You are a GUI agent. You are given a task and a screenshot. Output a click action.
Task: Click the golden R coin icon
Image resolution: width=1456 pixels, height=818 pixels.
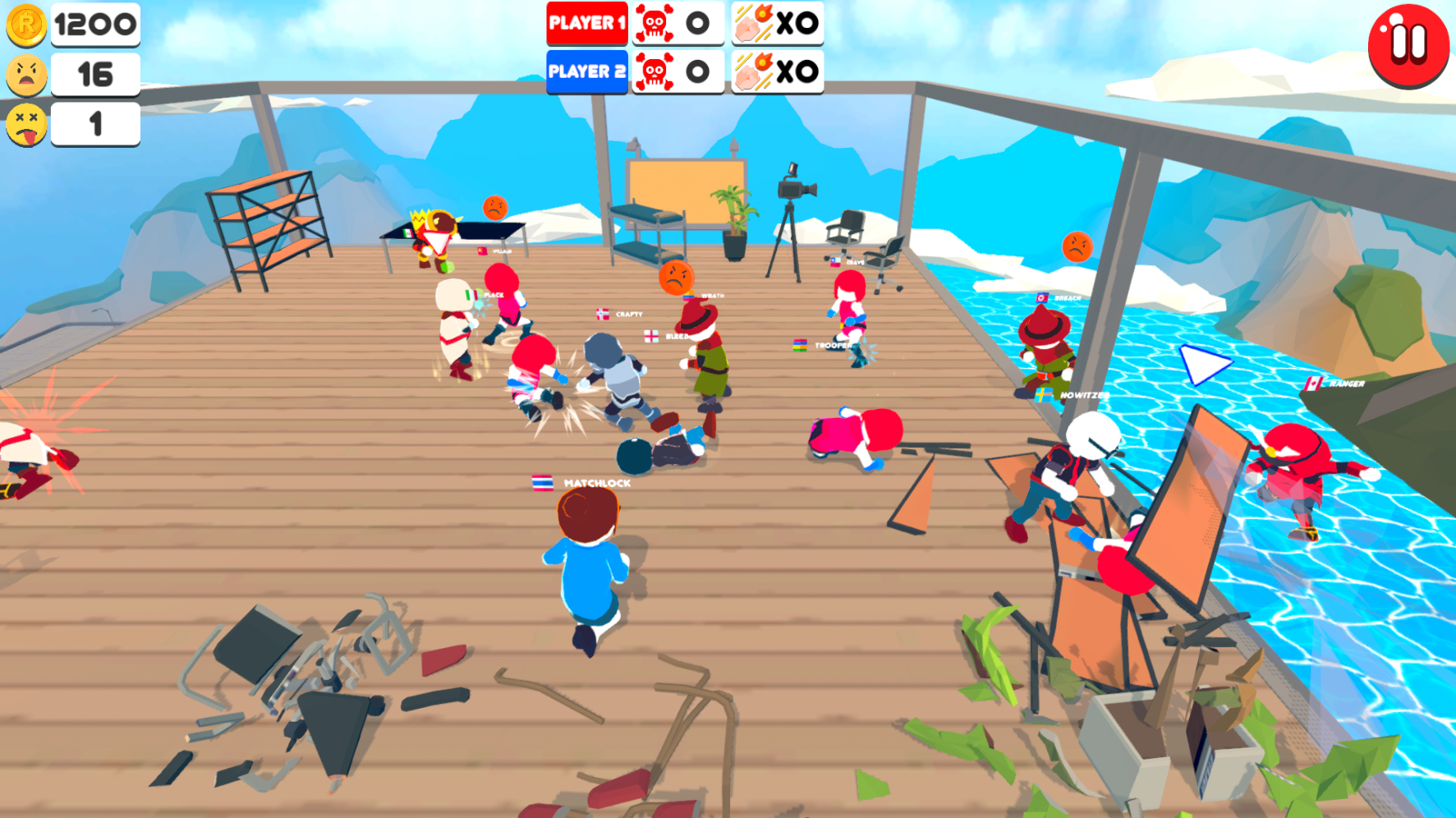pyautogui.click(x=27, y=25)
